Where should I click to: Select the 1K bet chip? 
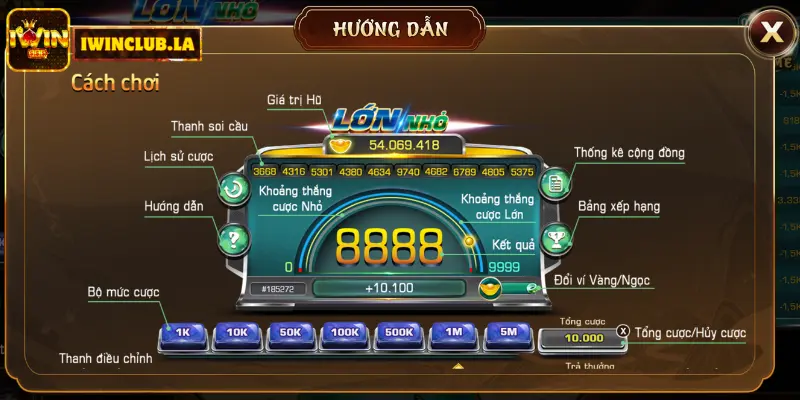click(182, 332)
